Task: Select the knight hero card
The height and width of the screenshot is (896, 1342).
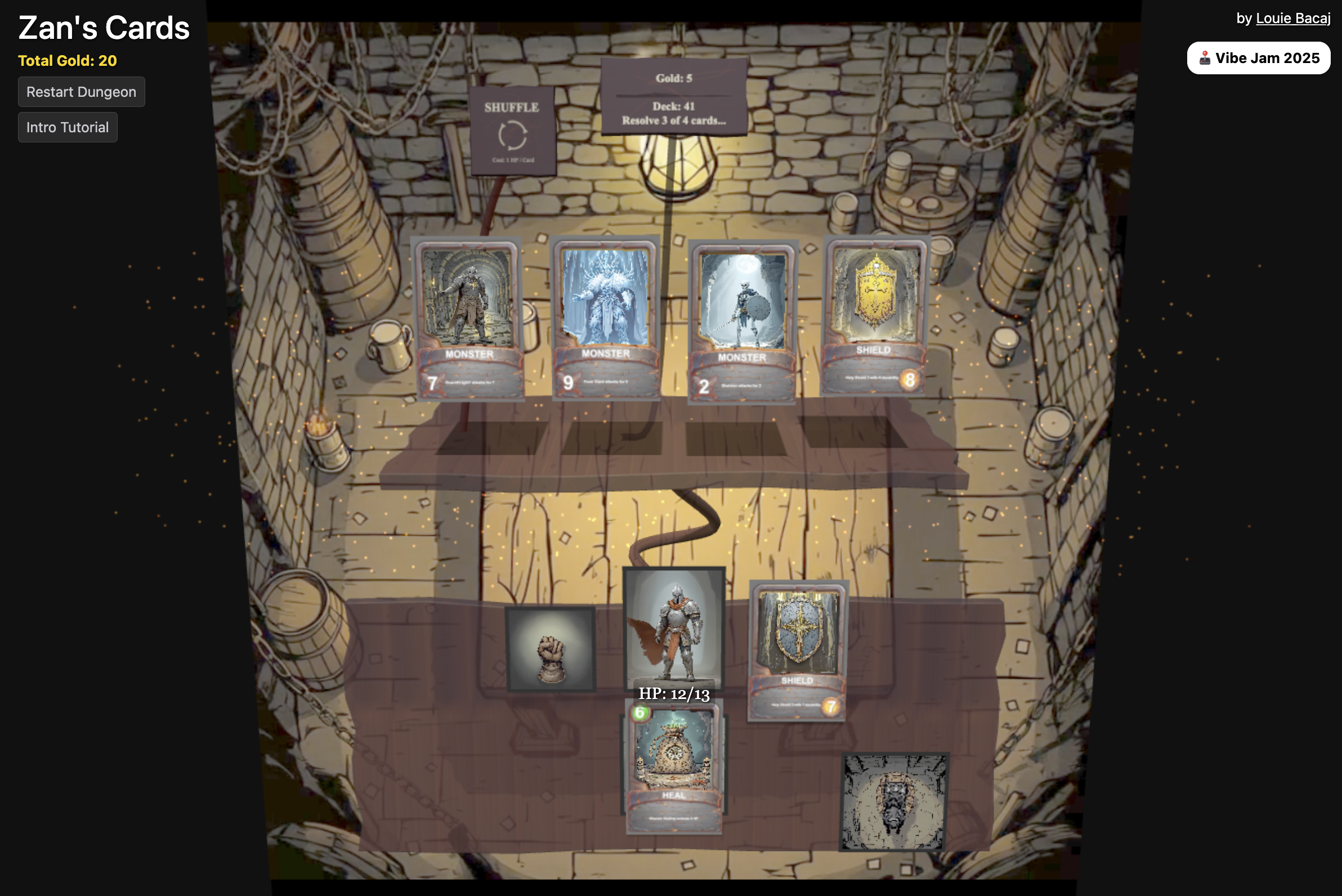Action: point(674,628)
